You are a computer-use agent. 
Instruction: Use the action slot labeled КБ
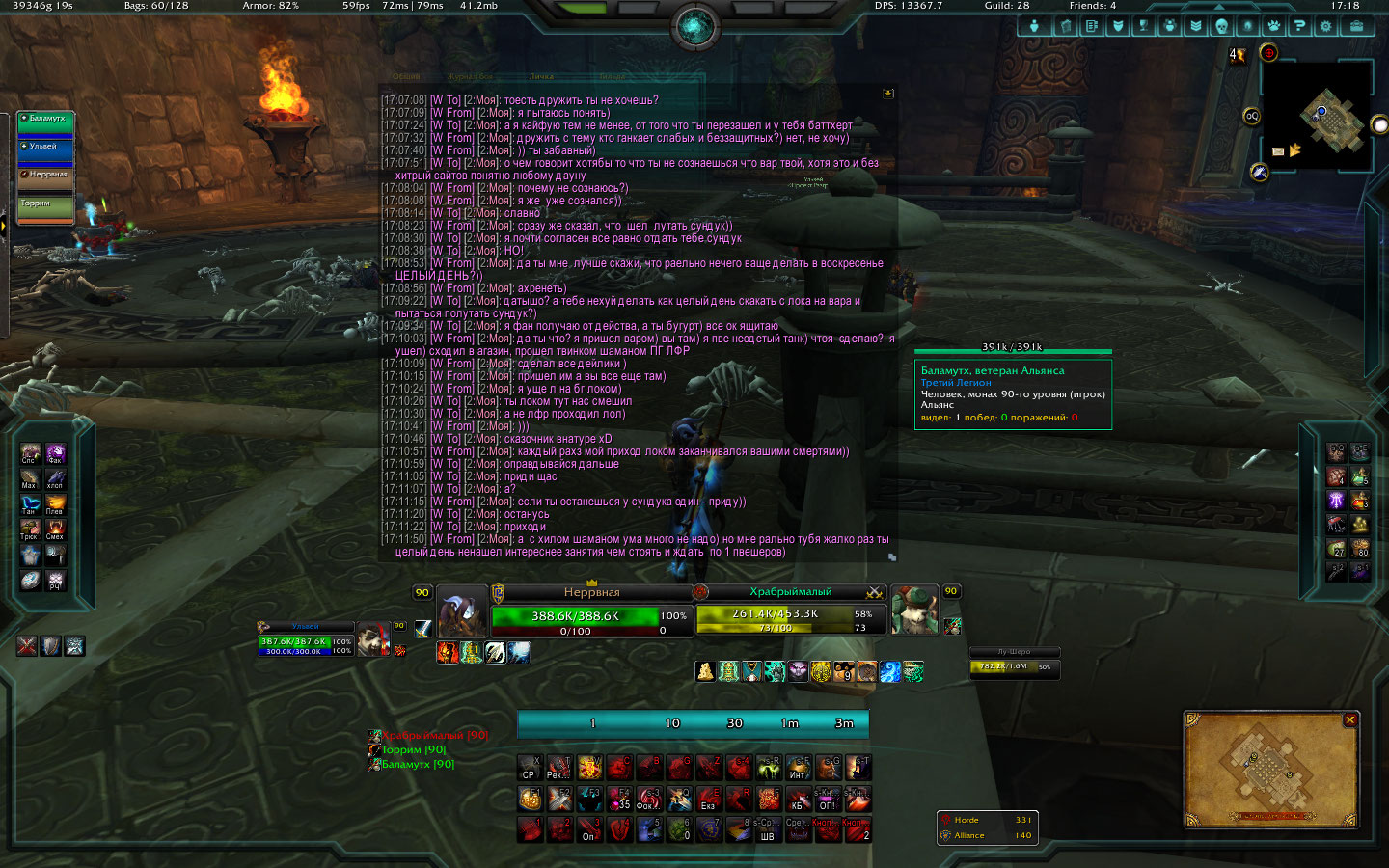[x=798, y=800]
